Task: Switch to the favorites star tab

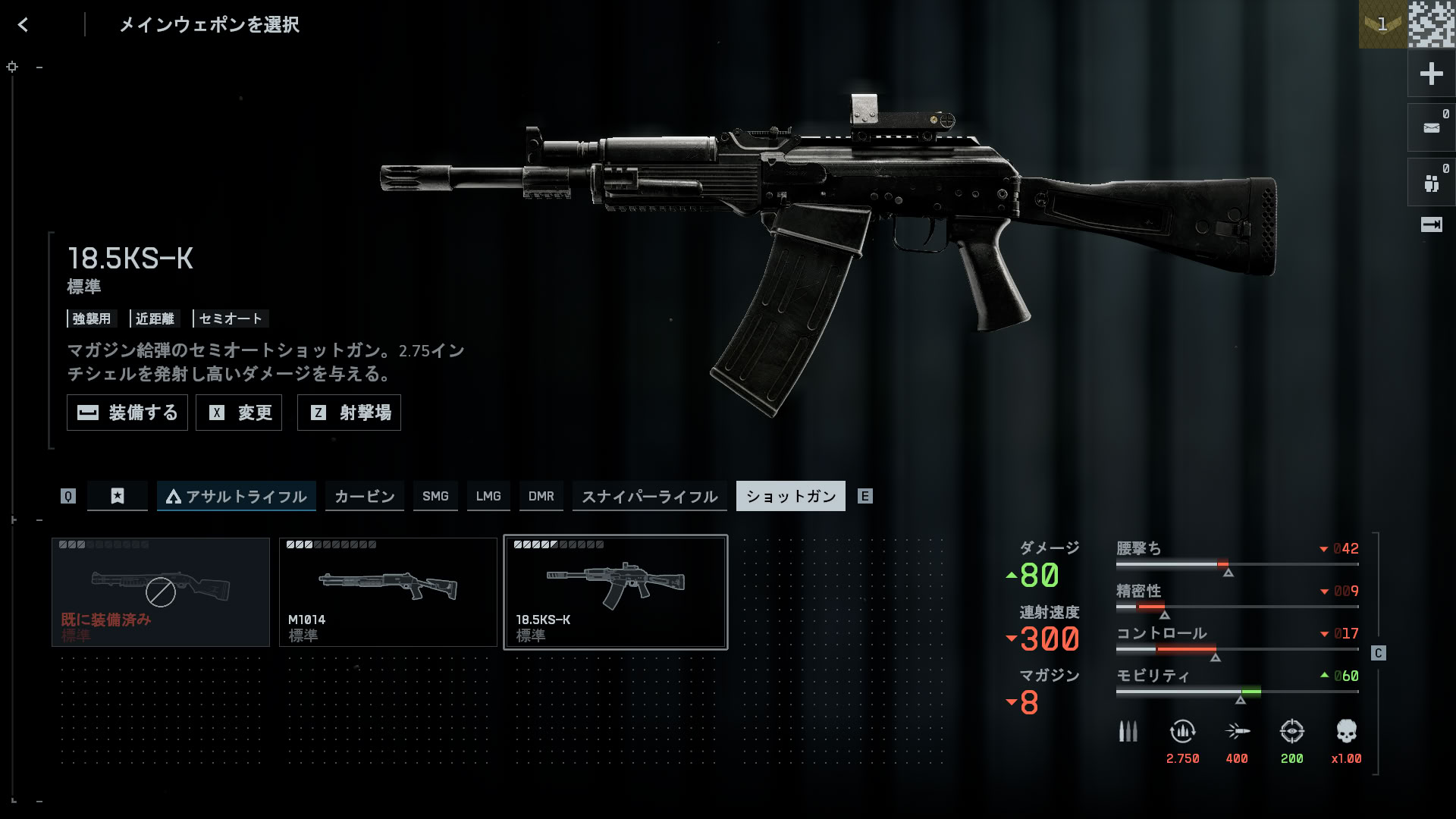Action: [x=118, y=496]
